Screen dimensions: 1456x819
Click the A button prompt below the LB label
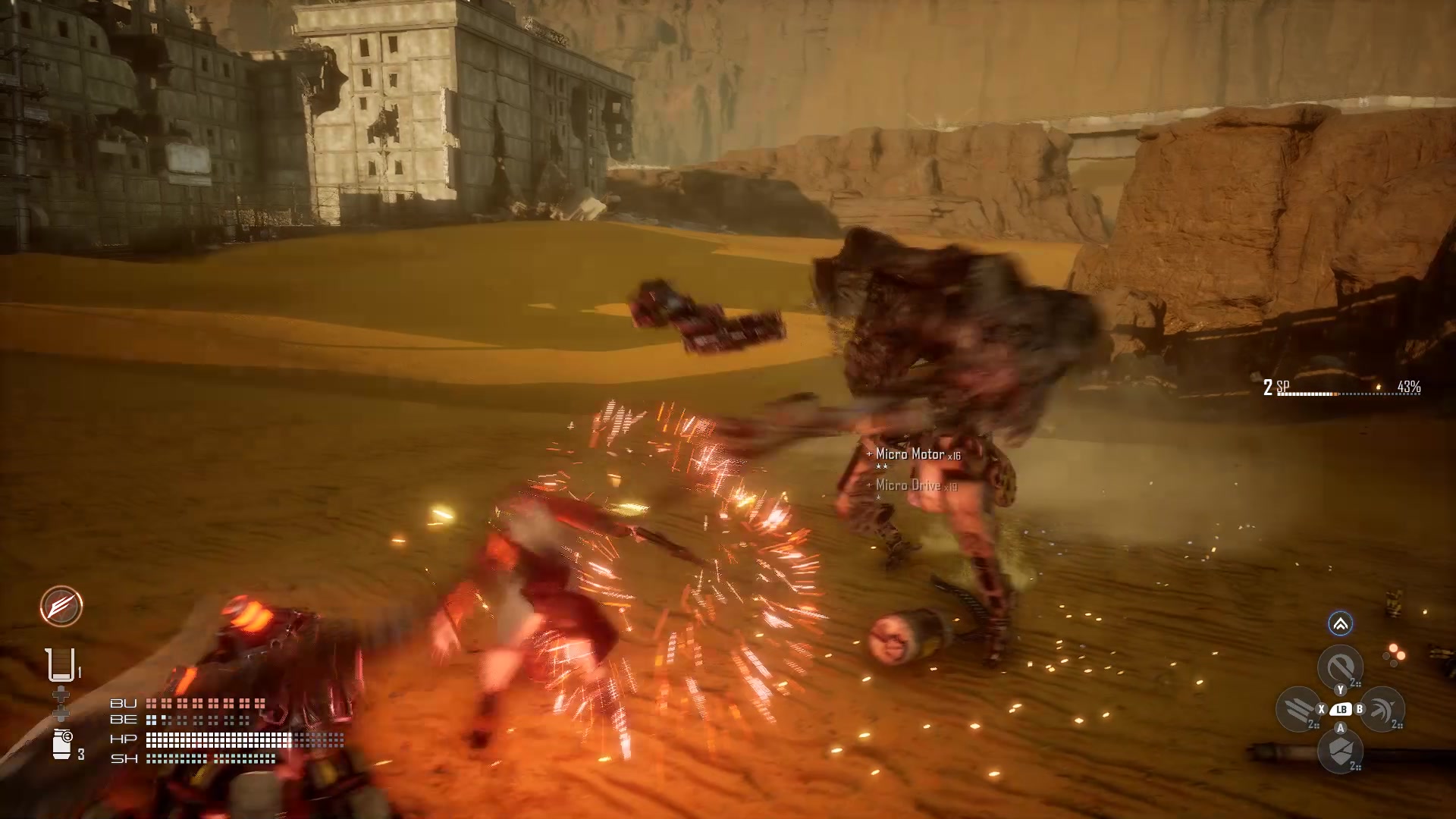(1341, 728)
